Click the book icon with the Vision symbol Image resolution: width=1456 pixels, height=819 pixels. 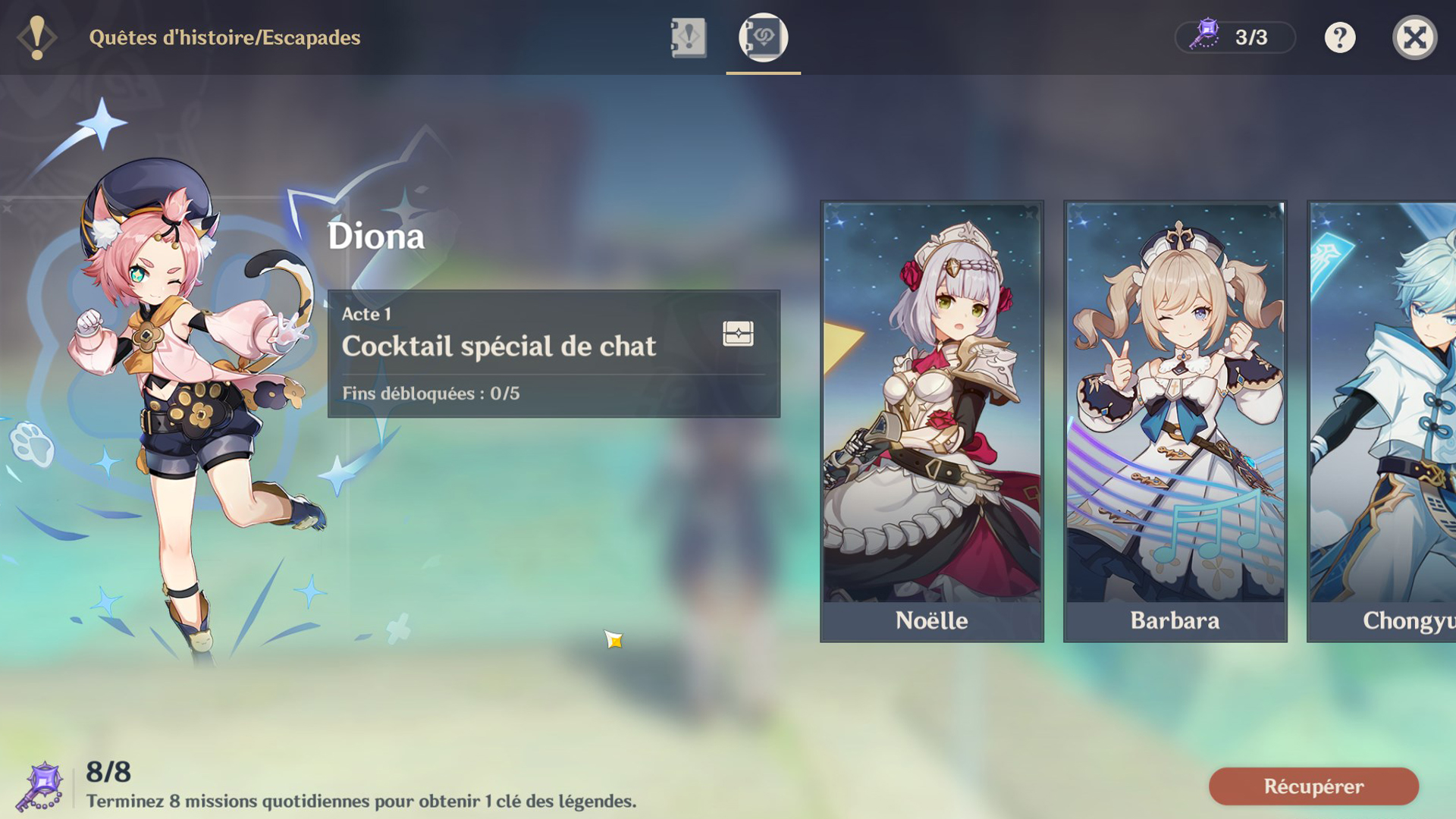pos(762,39)
